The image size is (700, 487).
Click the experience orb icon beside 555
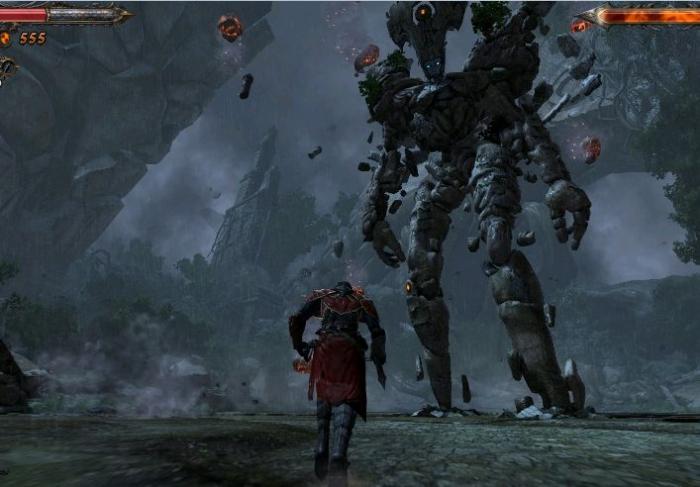coord(5,38)
